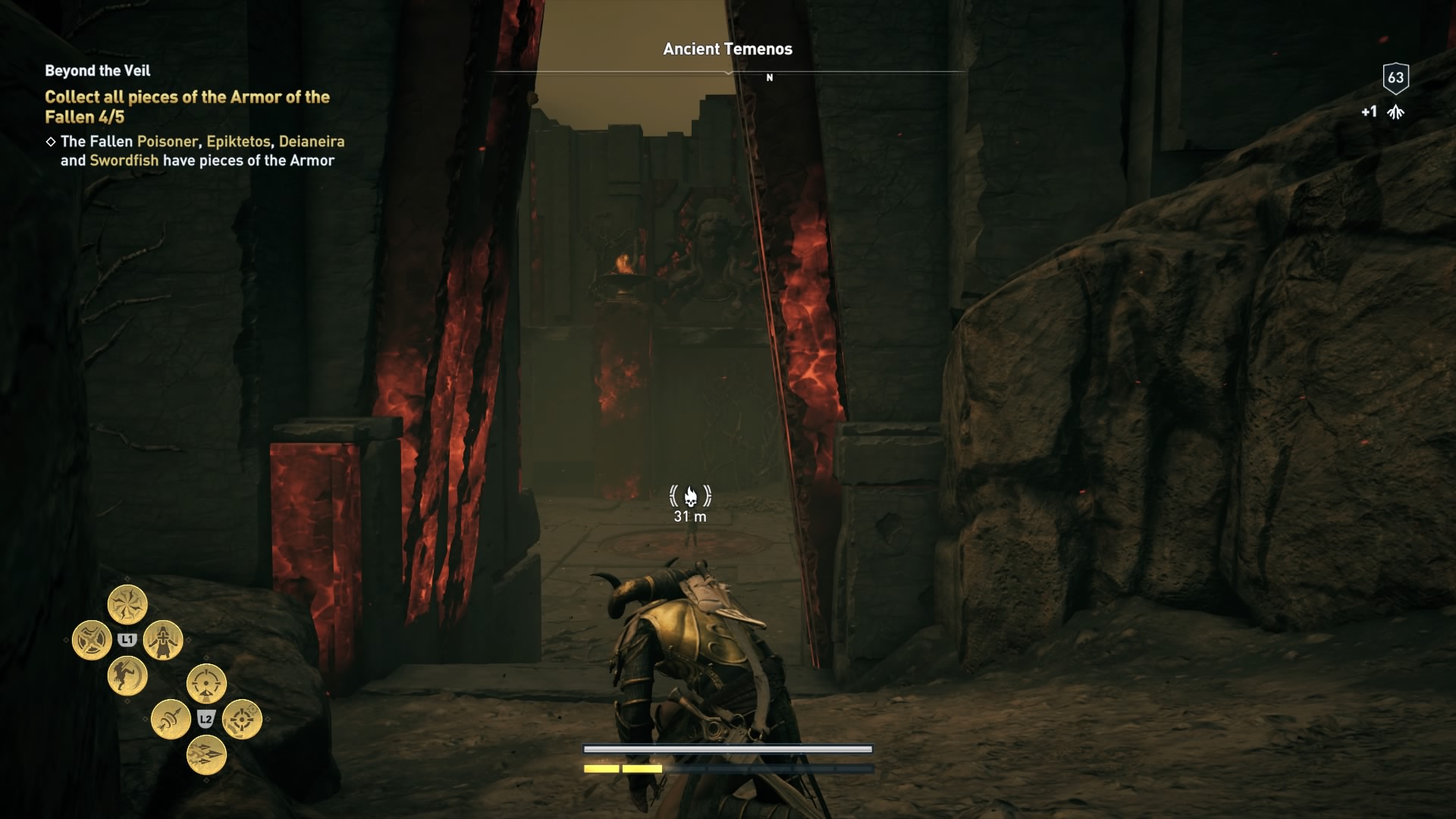This screenshot has height=819, width=1456.
Task: Open the Poisoner link in quest text
Action: tap(166, 141)
